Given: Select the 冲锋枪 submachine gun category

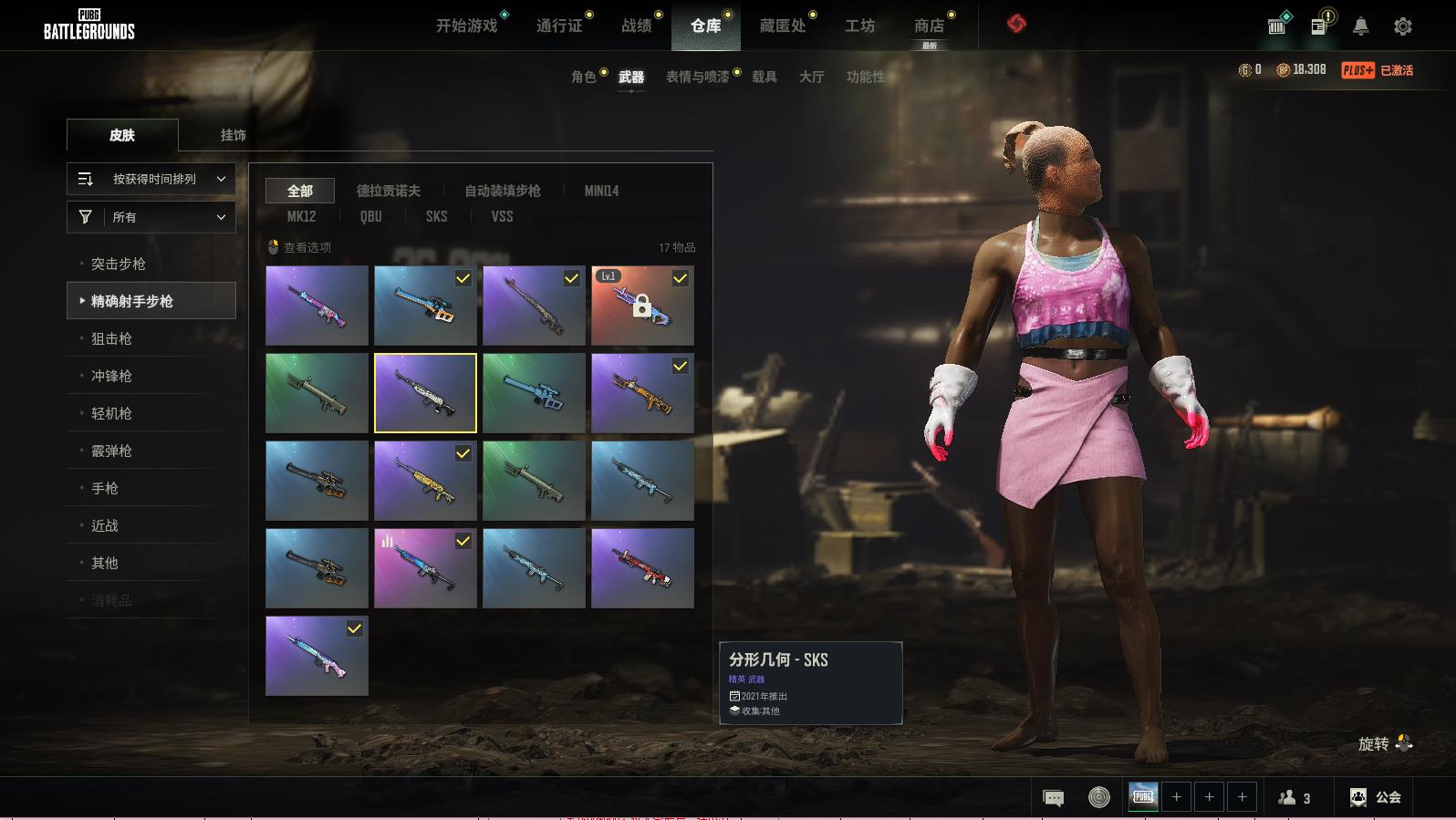Looking at the screenshot, I should (x=111, y=376).
